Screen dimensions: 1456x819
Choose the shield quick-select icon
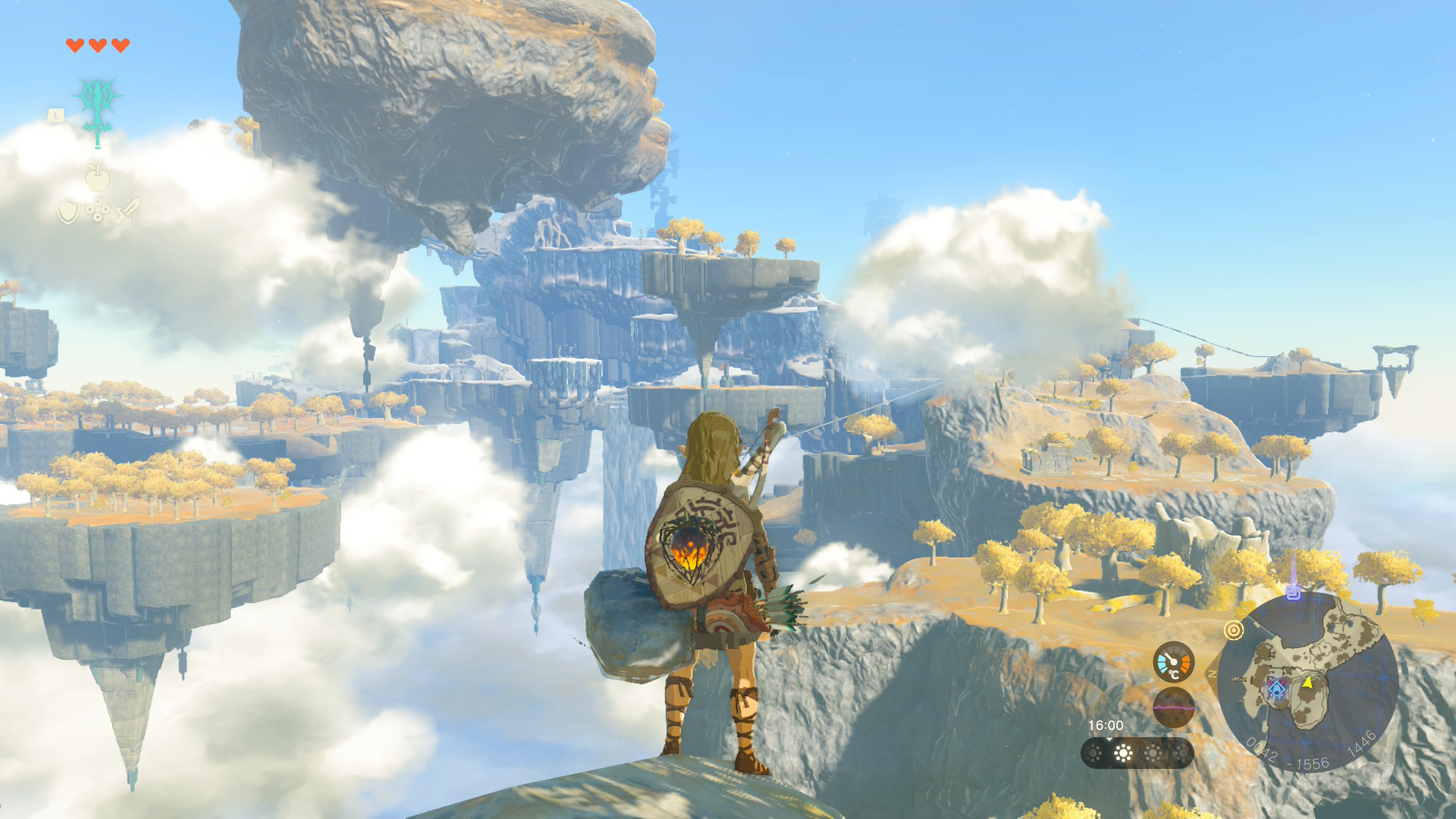coord(68,211)
